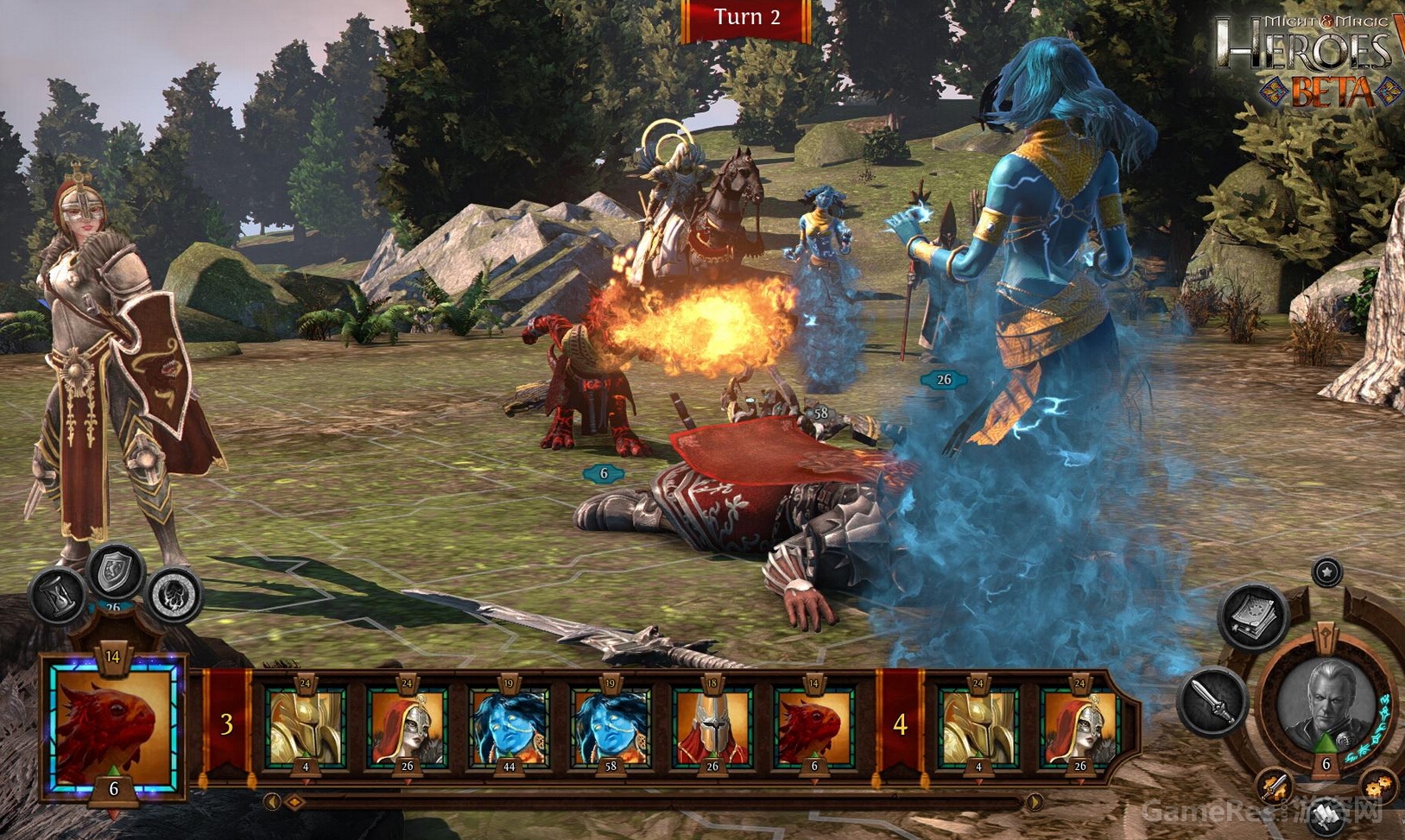This screenshot has height=840, width=1405.
Task: Select the red-caped steel helmet knight portrait
Action: pyautogui.click(x=712, y=727)
